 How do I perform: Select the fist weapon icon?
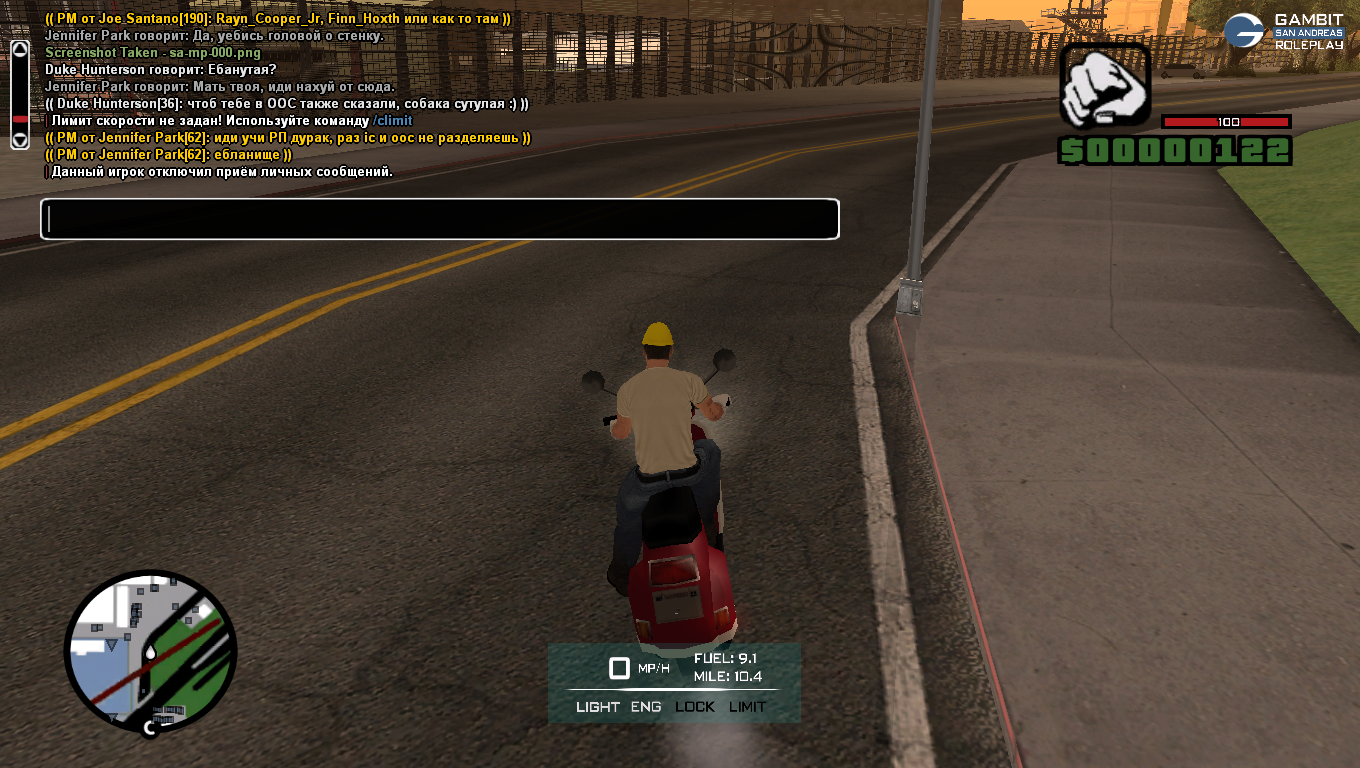pos(1105,87)
